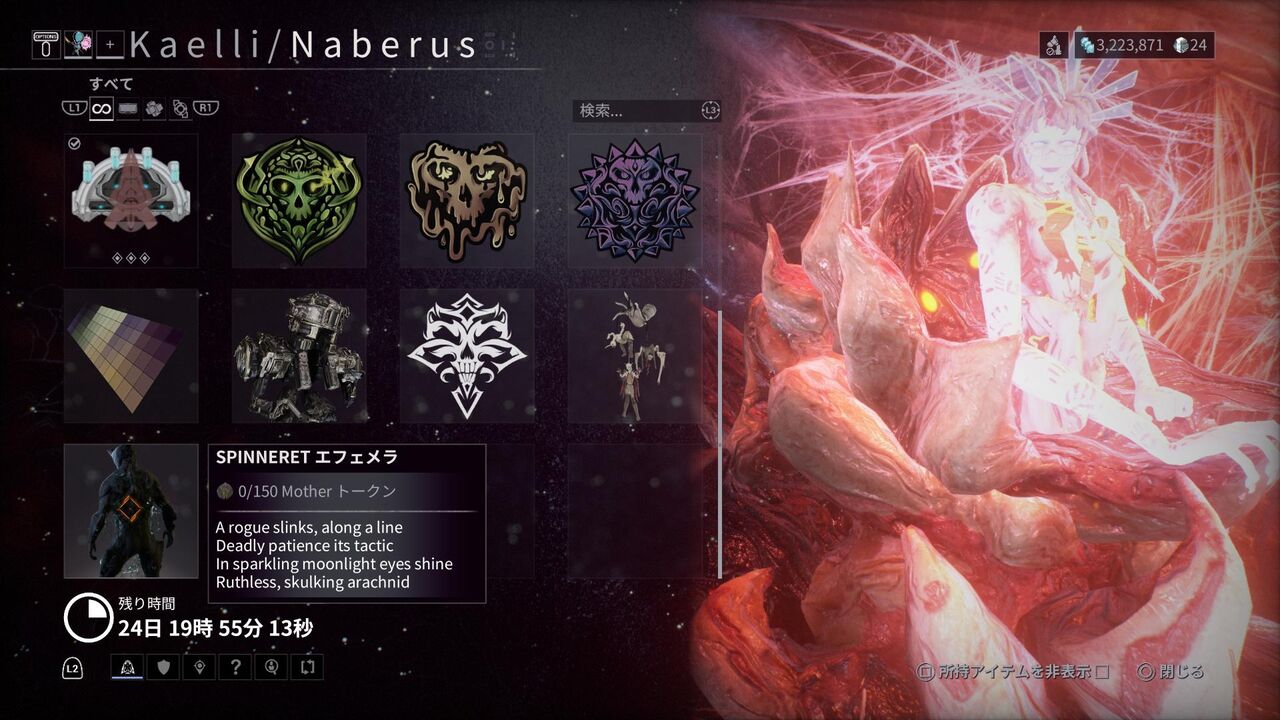Screen dimensions: 1280x720
Task: Select the すべて tab label
Action: click(112, 84)
